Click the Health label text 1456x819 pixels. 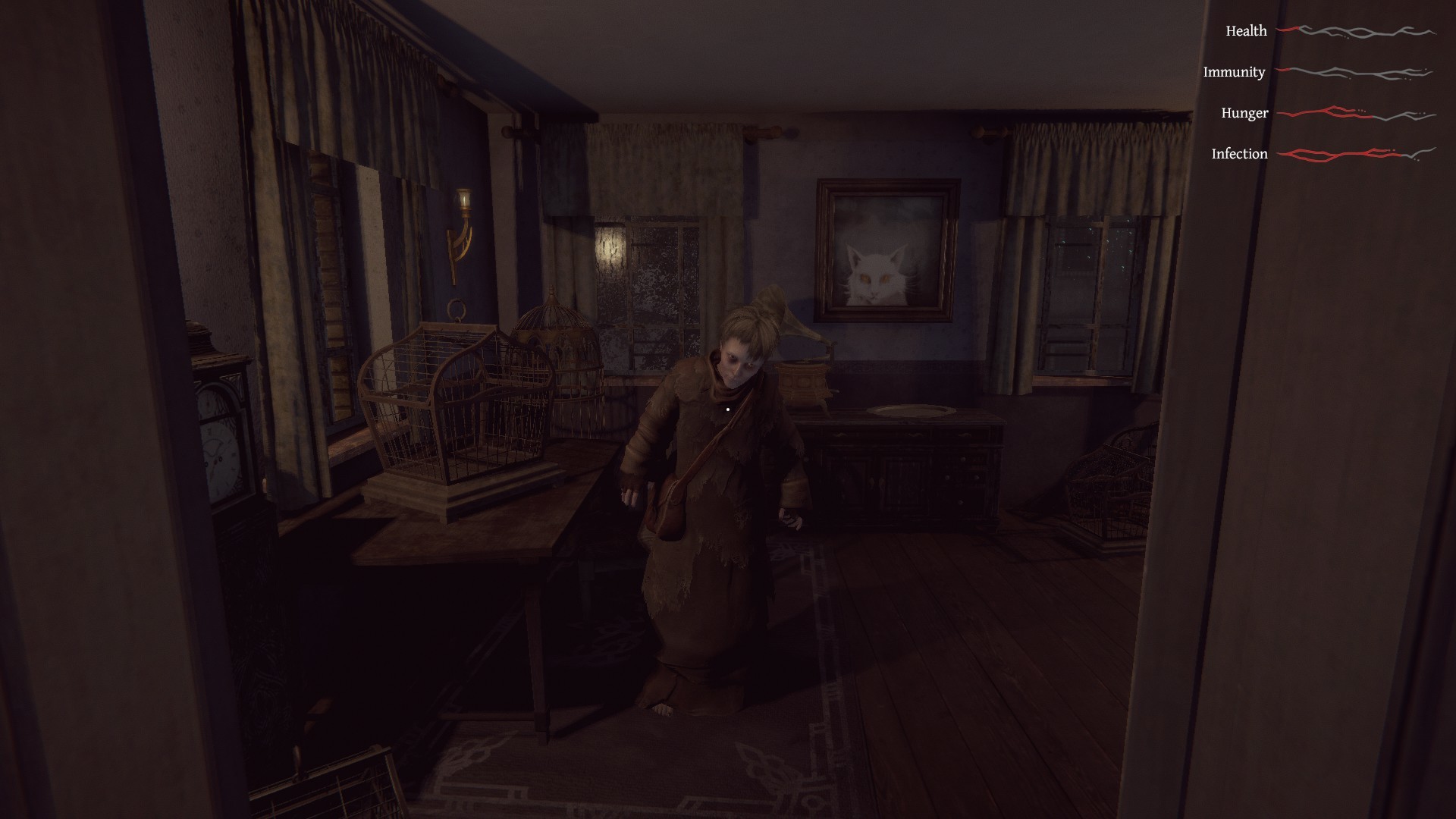click(1246, 31)
